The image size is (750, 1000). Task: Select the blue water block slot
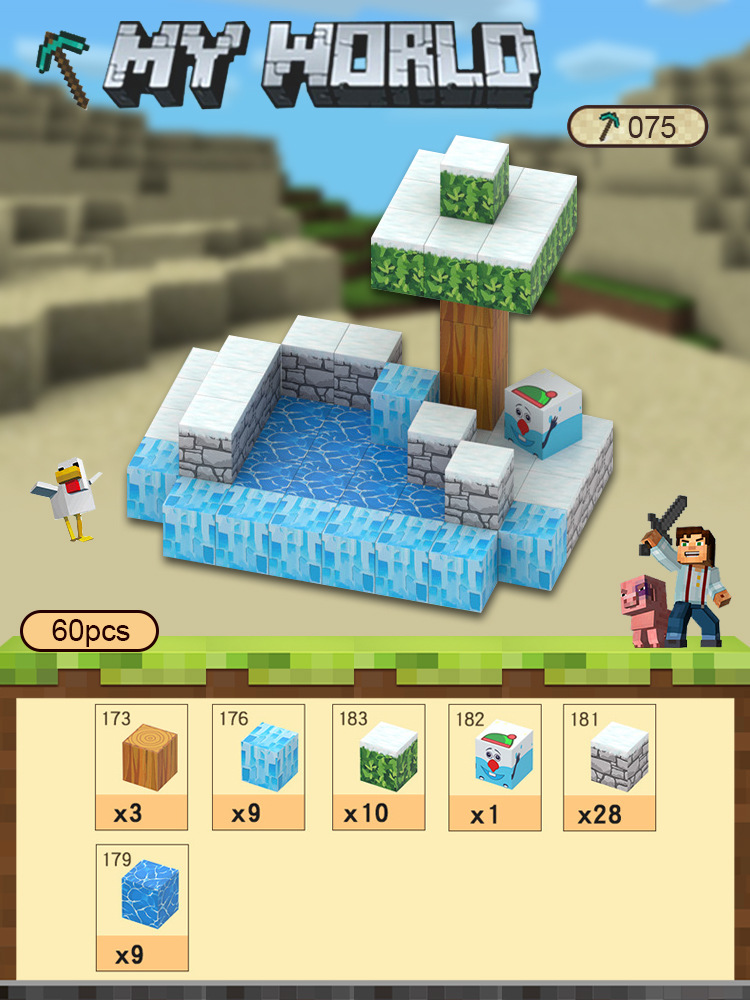point(141,906)
